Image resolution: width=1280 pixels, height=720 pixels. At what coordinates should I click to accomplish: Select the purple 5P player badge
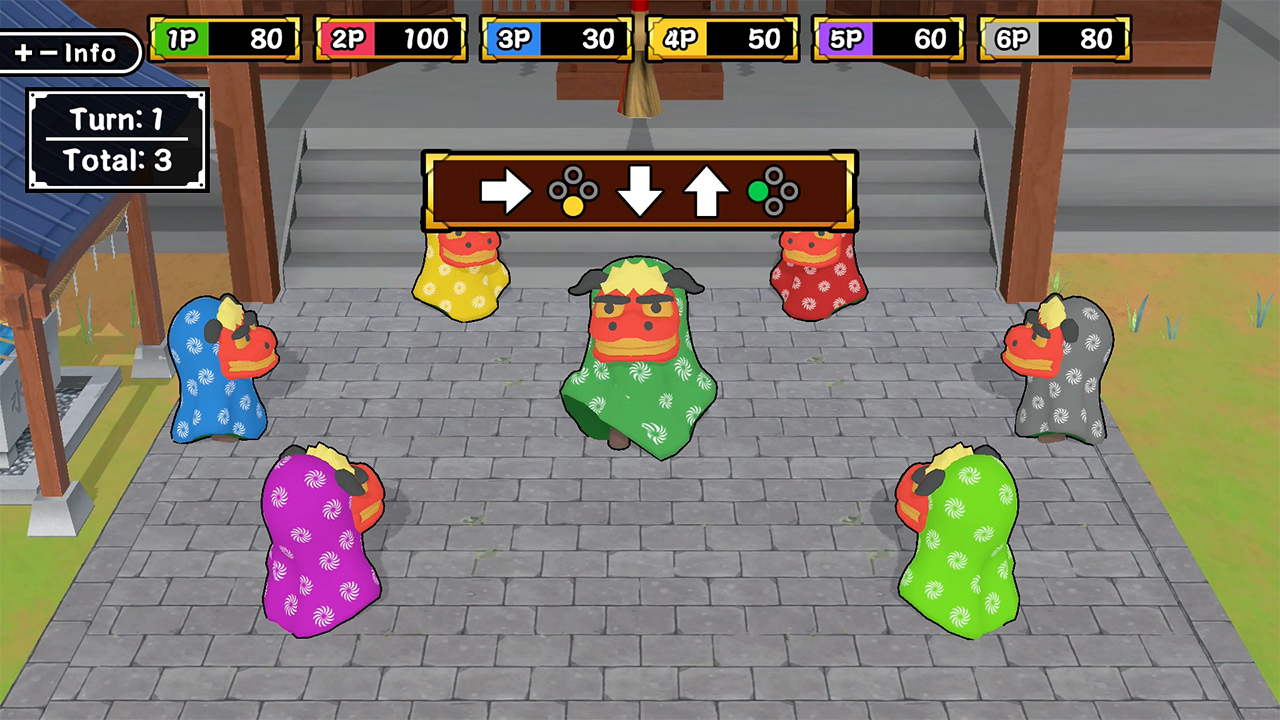tap(846, 39)
